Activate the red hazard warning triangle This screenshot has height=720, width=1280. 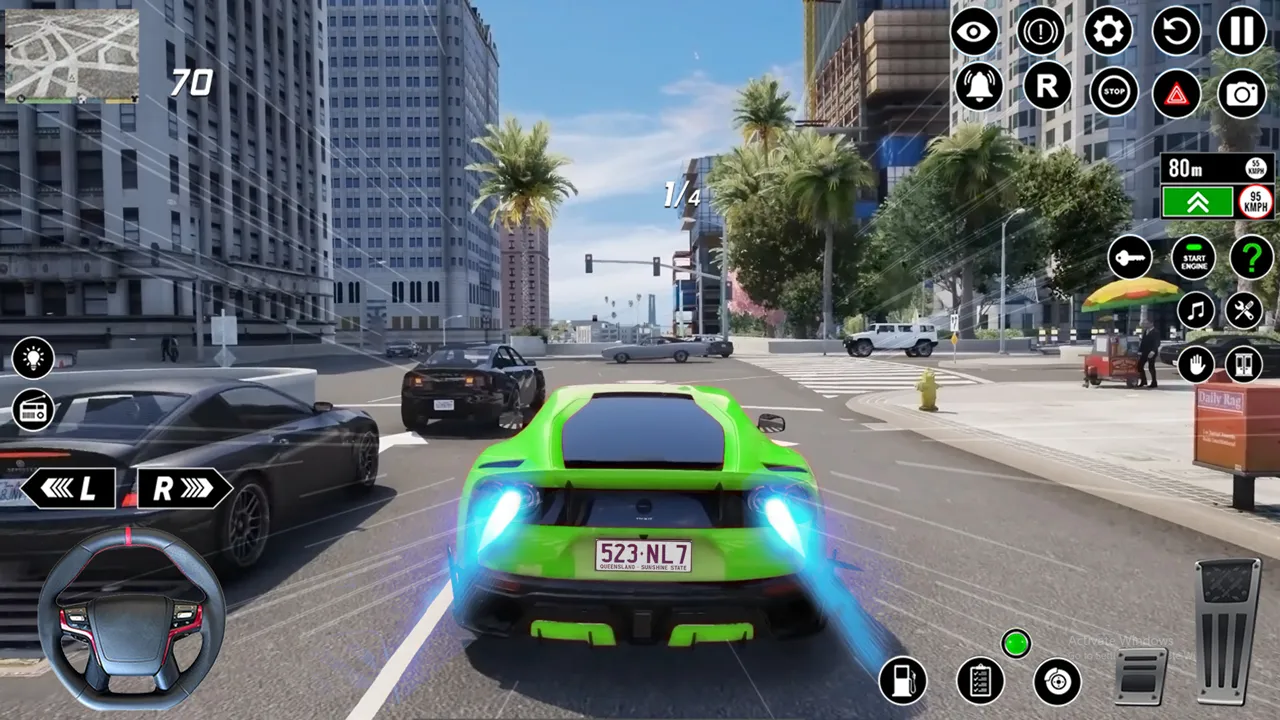point(1177,93)
